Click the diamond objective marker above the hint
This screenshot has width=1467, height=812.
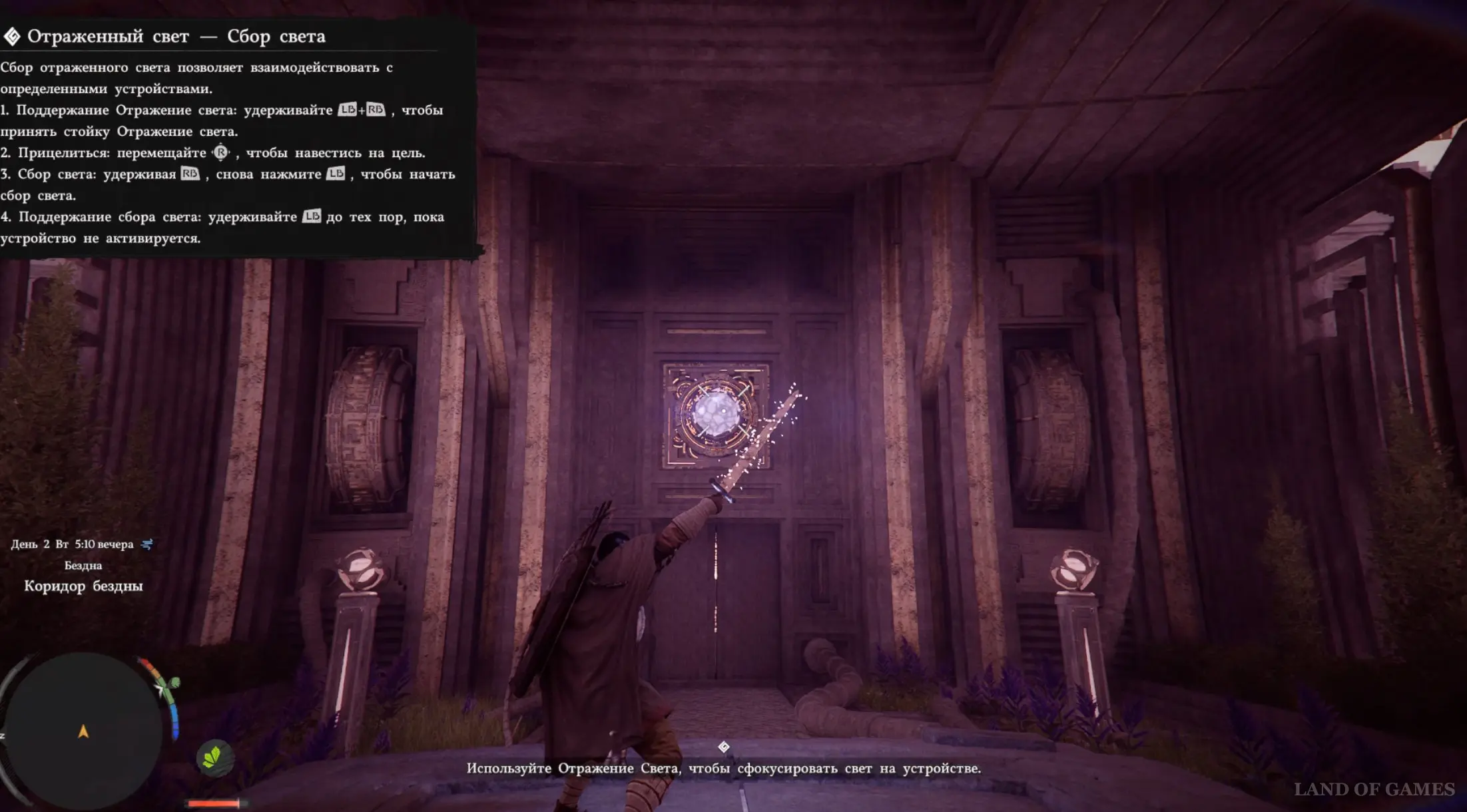click(724, 747)
